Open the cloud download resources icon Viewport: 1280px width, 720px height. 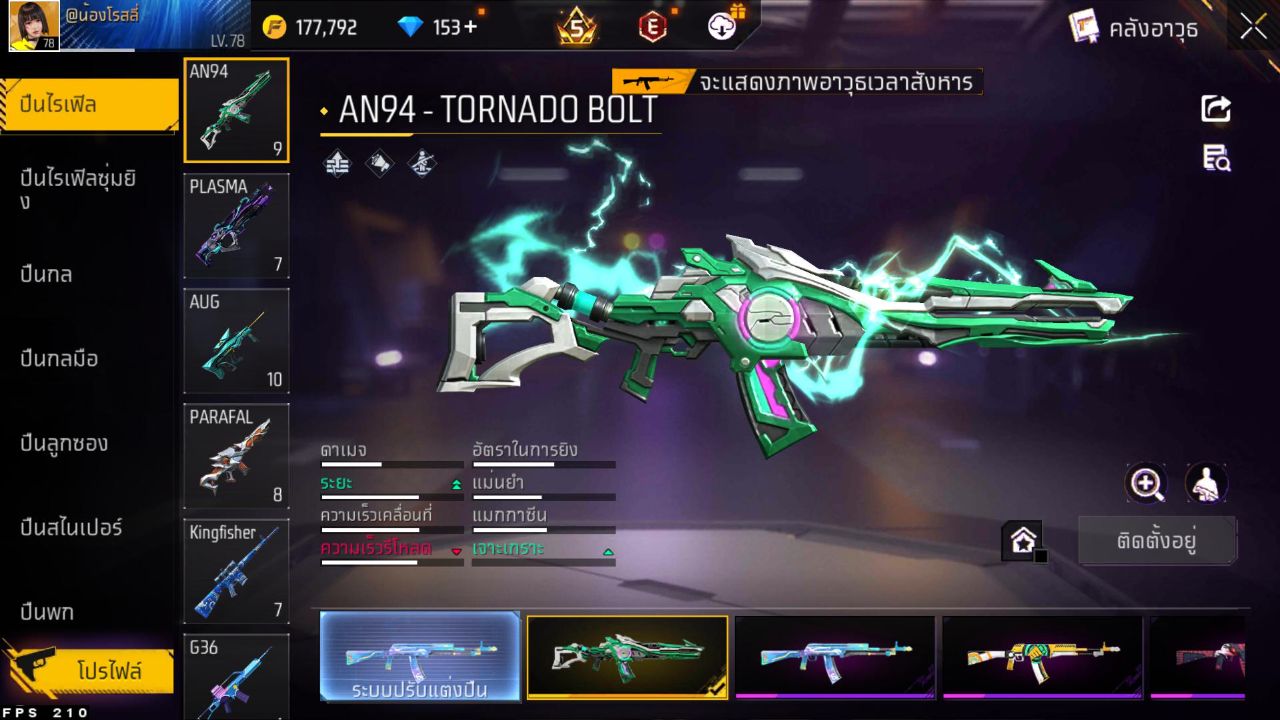[x=721, y=27]
